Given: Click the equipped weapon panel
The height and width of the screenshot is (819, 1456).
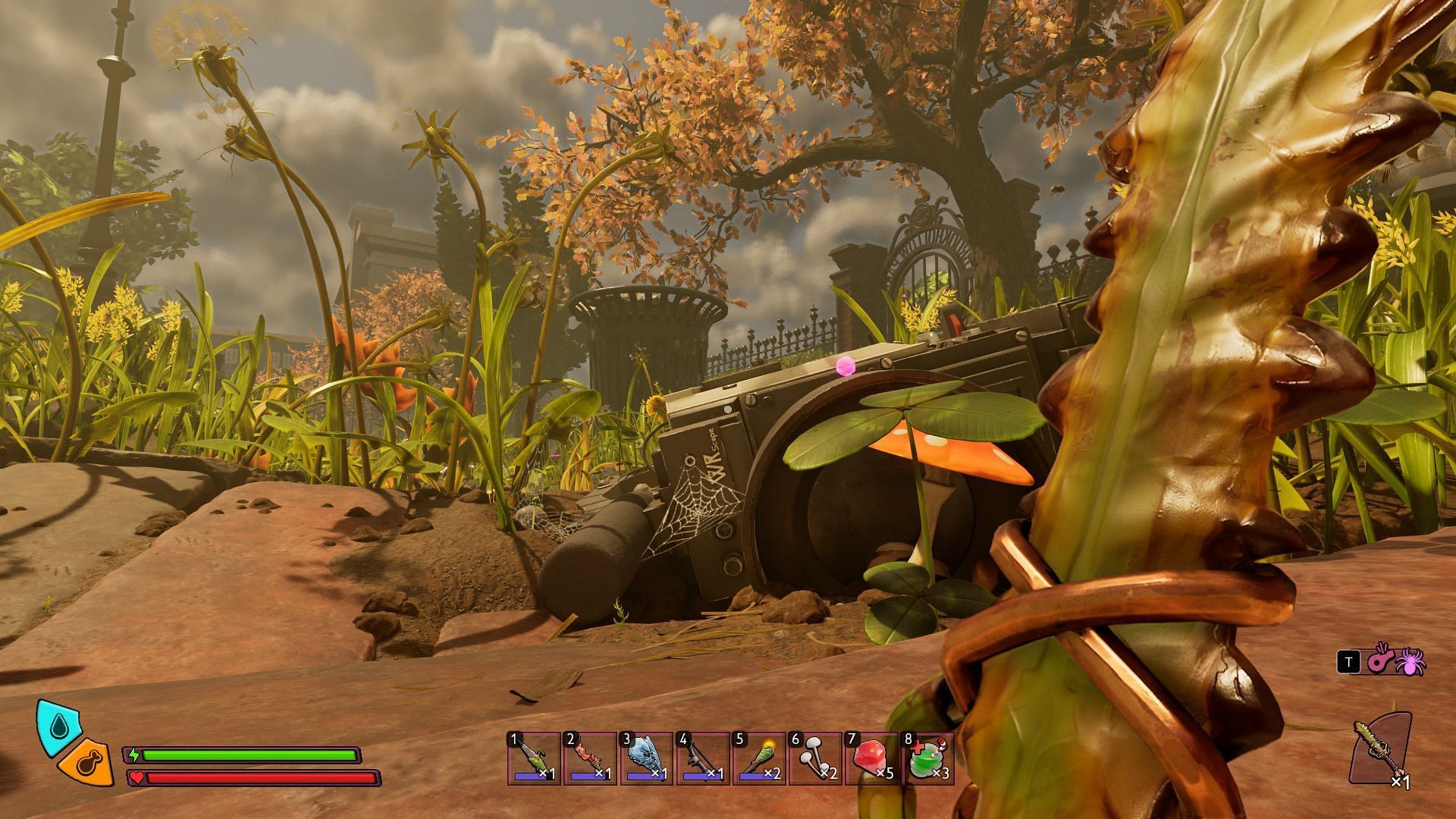Looking at the screenshot, I should 1380,749.
